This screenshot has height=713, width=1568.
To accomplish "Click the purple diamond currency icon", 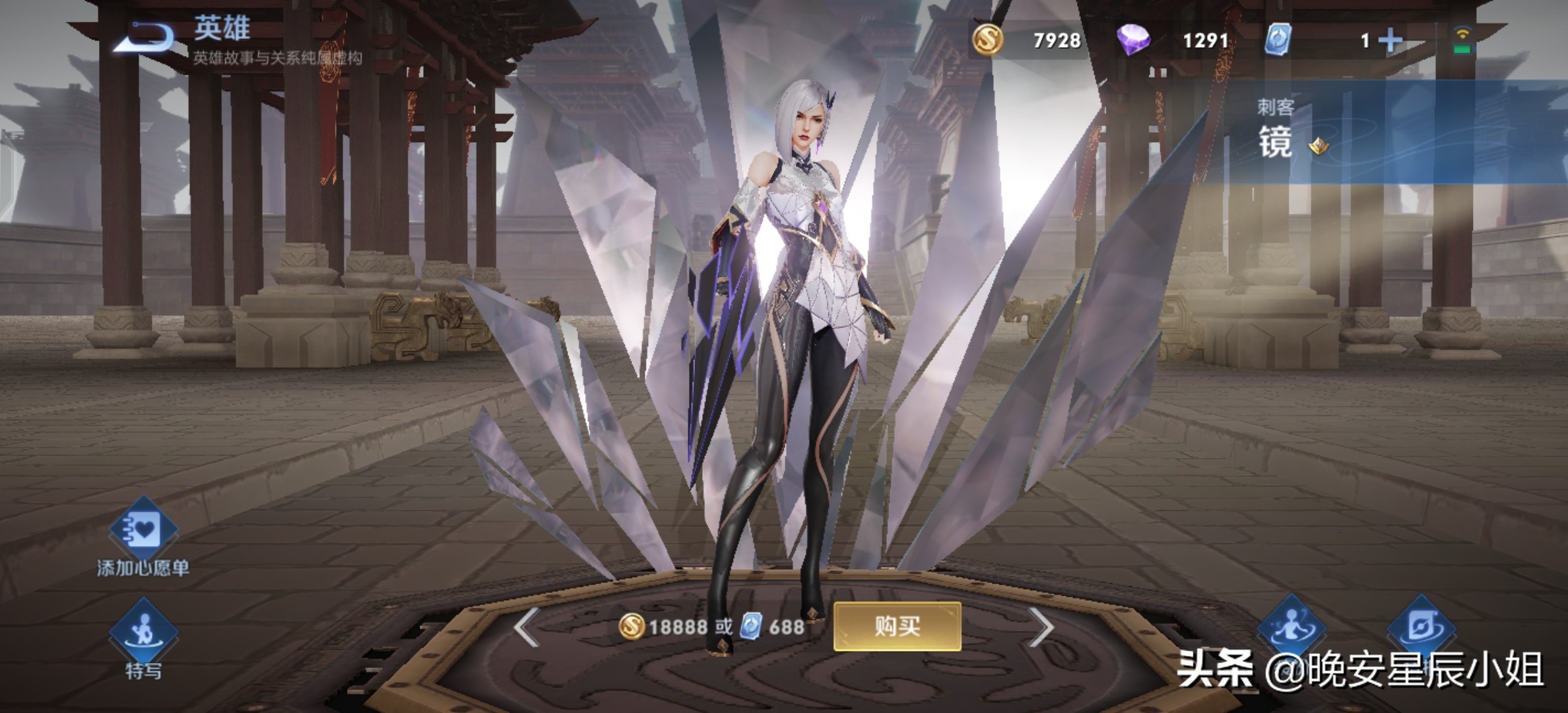I will tap(1133, 40).
